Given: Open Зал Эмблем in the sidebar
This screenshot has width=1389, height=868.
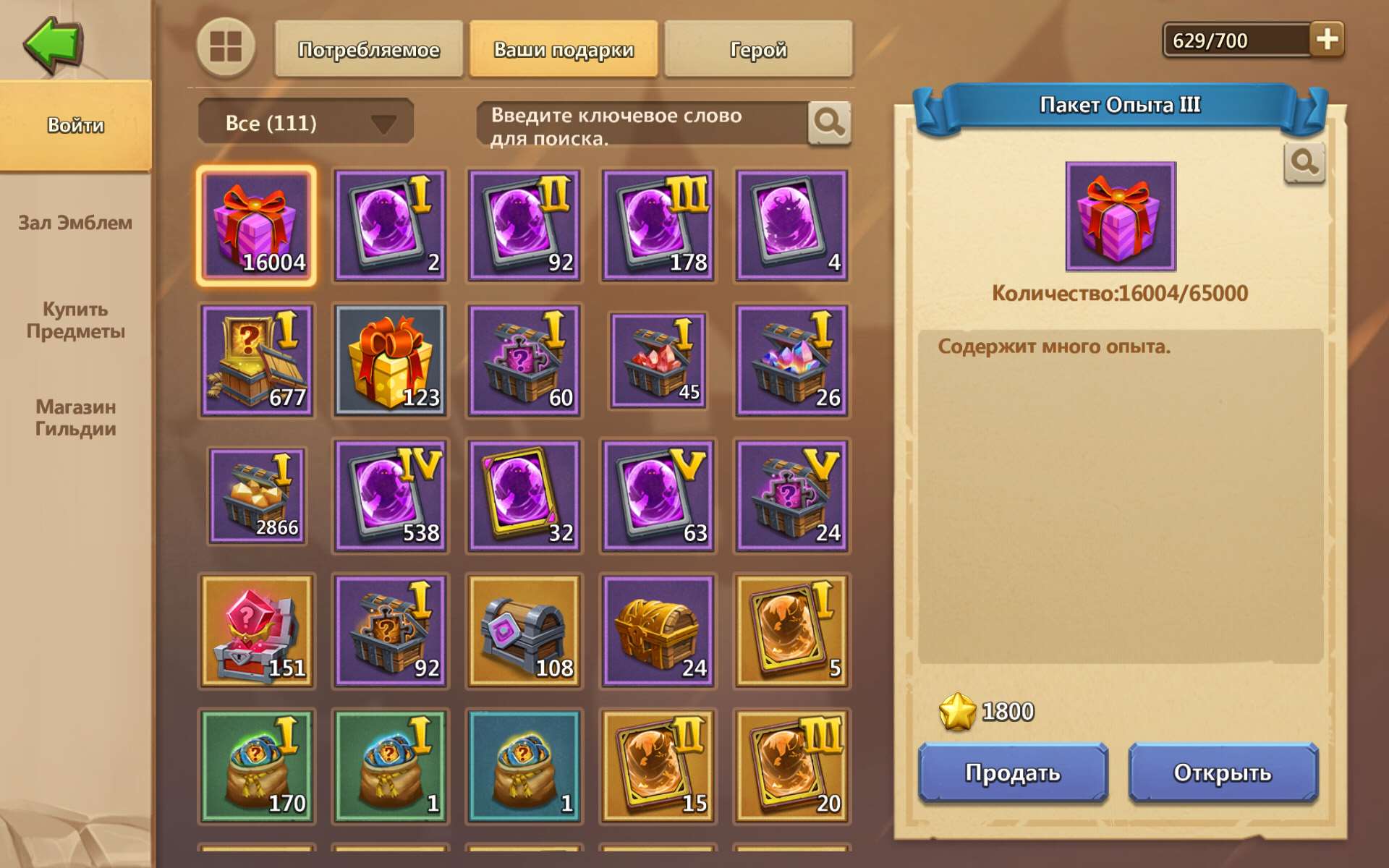Looking at the screenshot, I should (75, 224).
